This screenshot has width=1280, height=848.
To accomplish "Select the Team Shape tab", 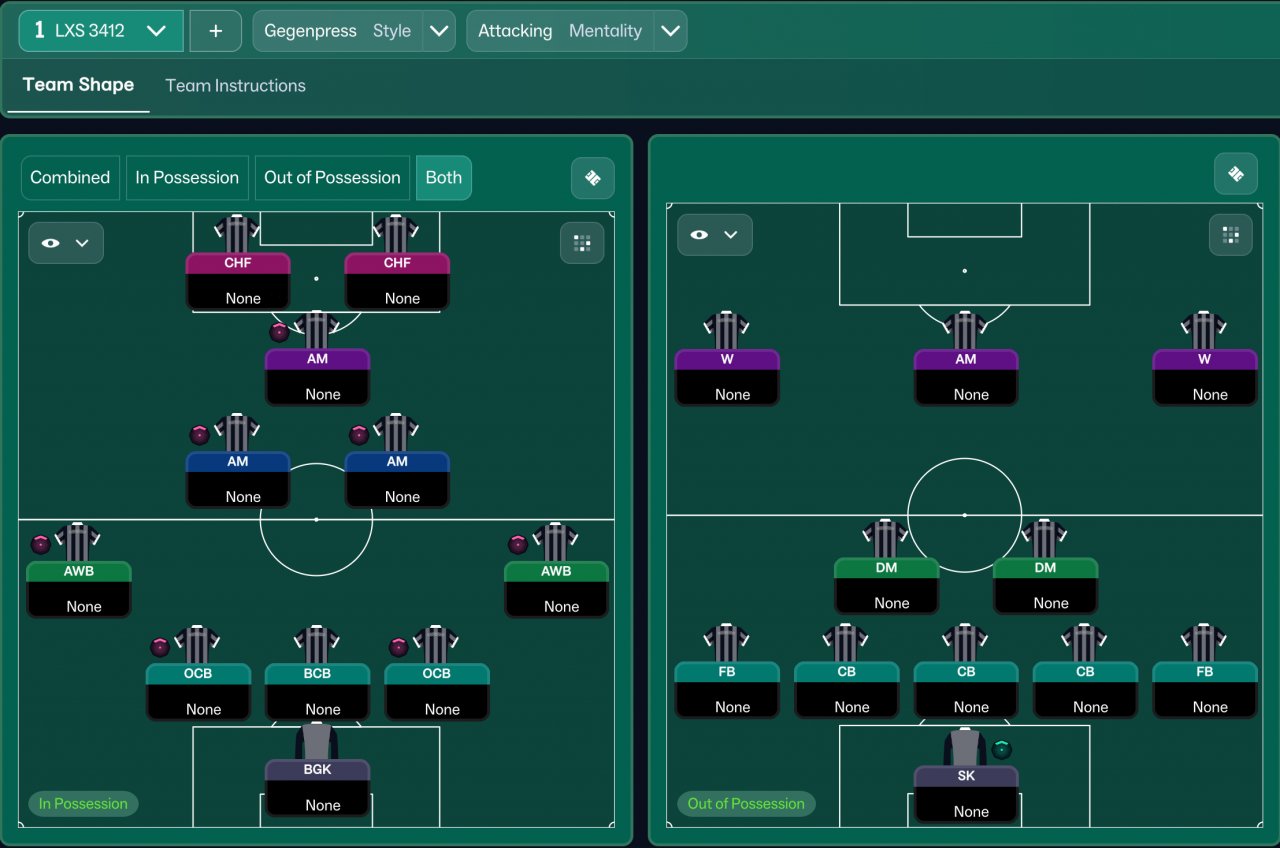I will point(78,85).
